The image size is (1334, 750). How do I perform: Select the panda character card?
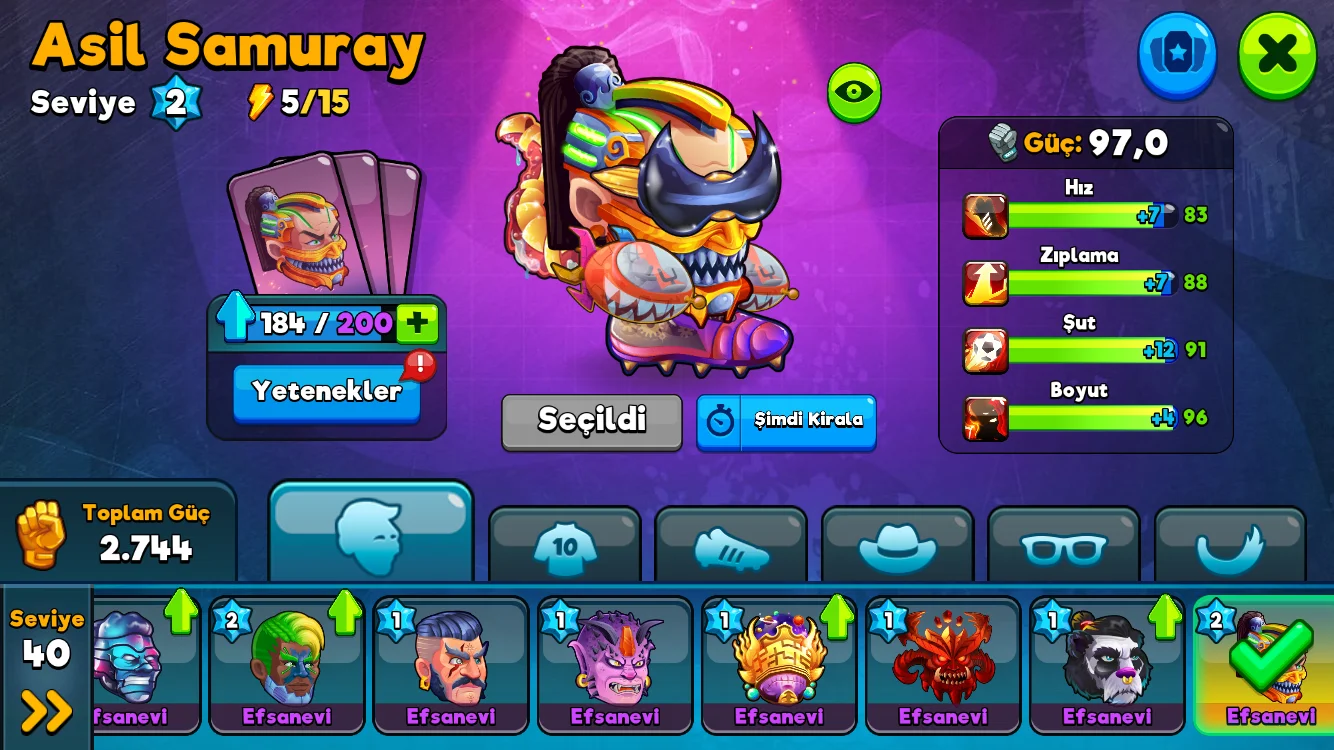(x=1107, y=662)
